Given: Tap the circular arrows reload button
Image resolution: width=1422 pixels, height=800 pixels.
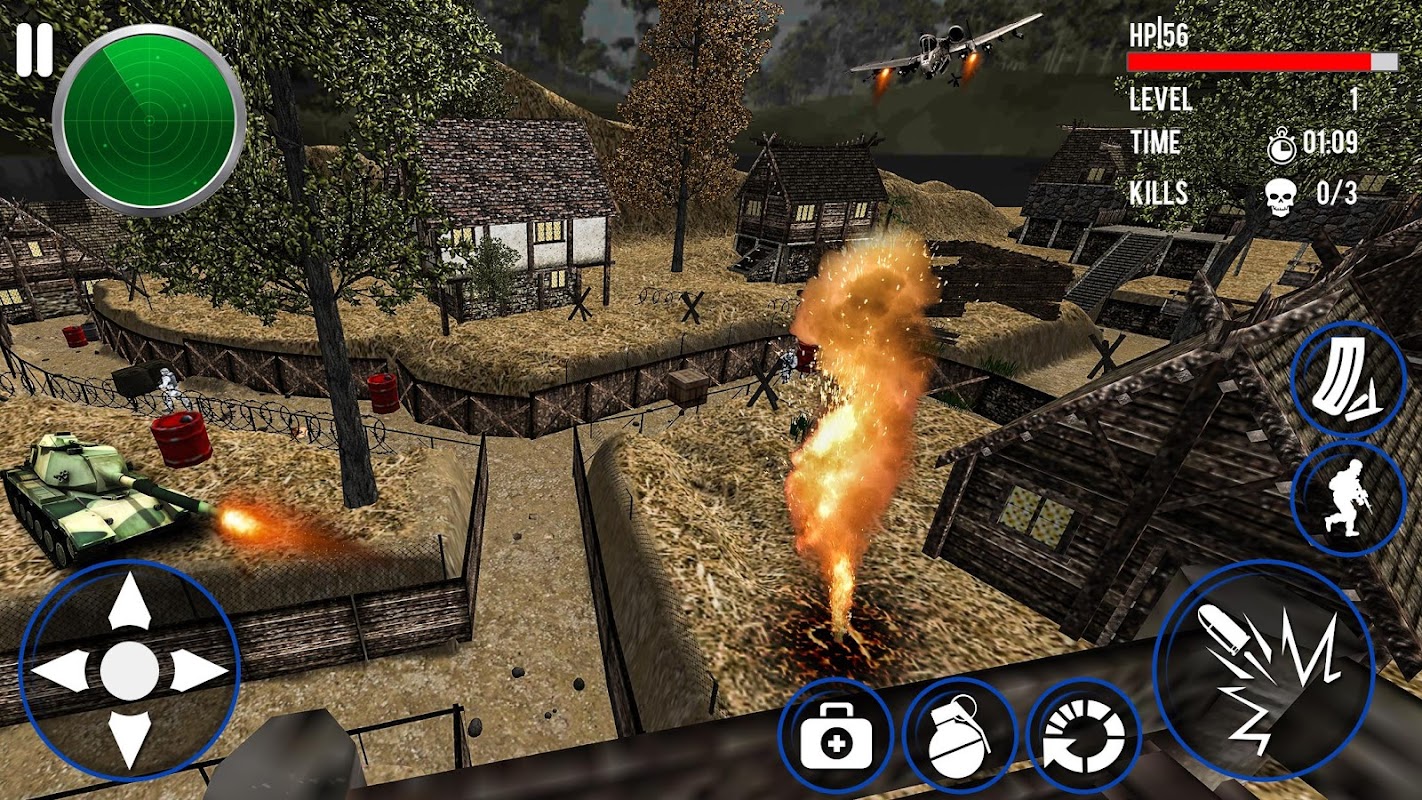Looking at the screenshot, I should (x=1083, y=736).
